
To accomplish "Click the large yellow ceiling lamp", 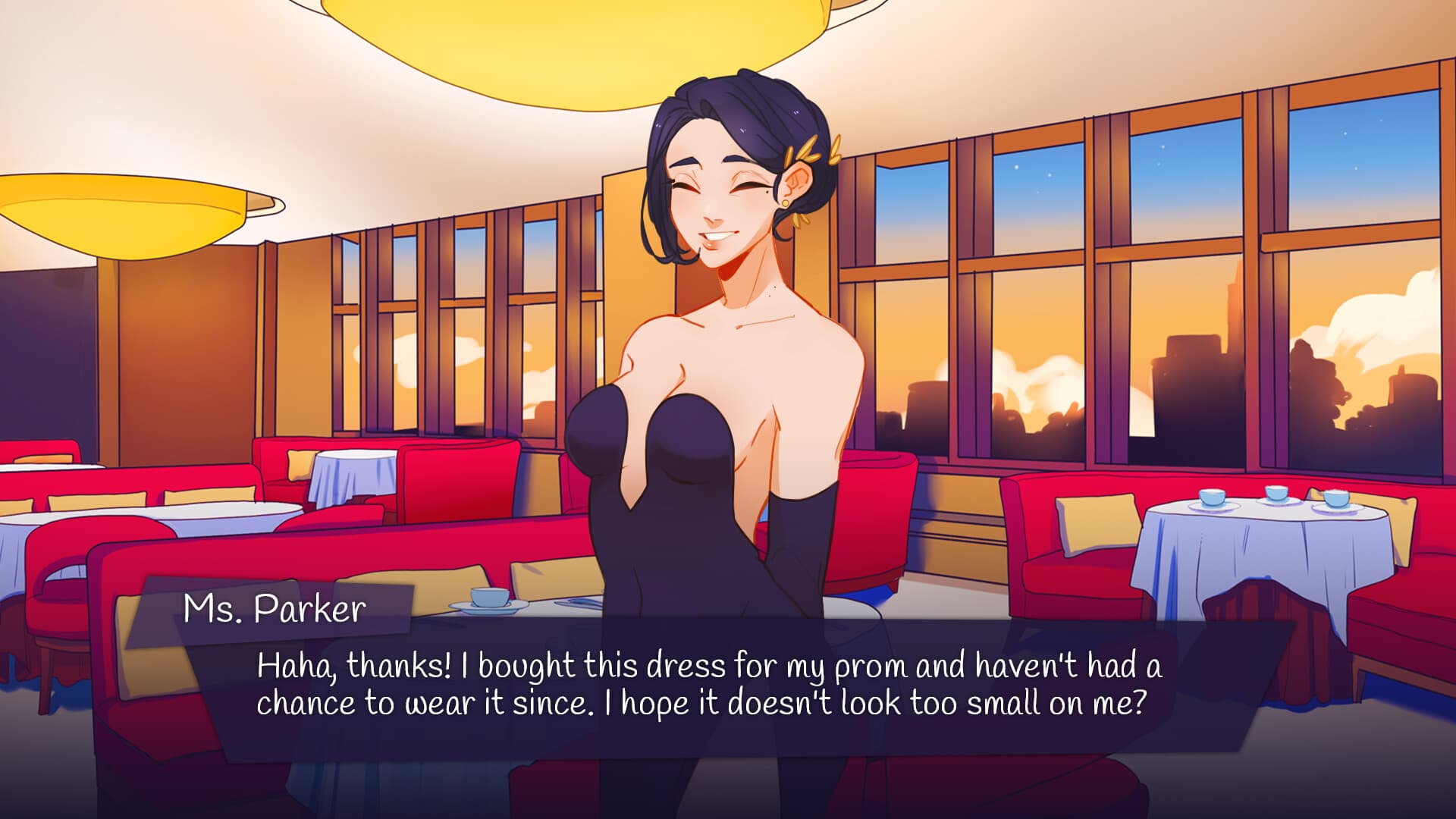I will tap(591, 30).
